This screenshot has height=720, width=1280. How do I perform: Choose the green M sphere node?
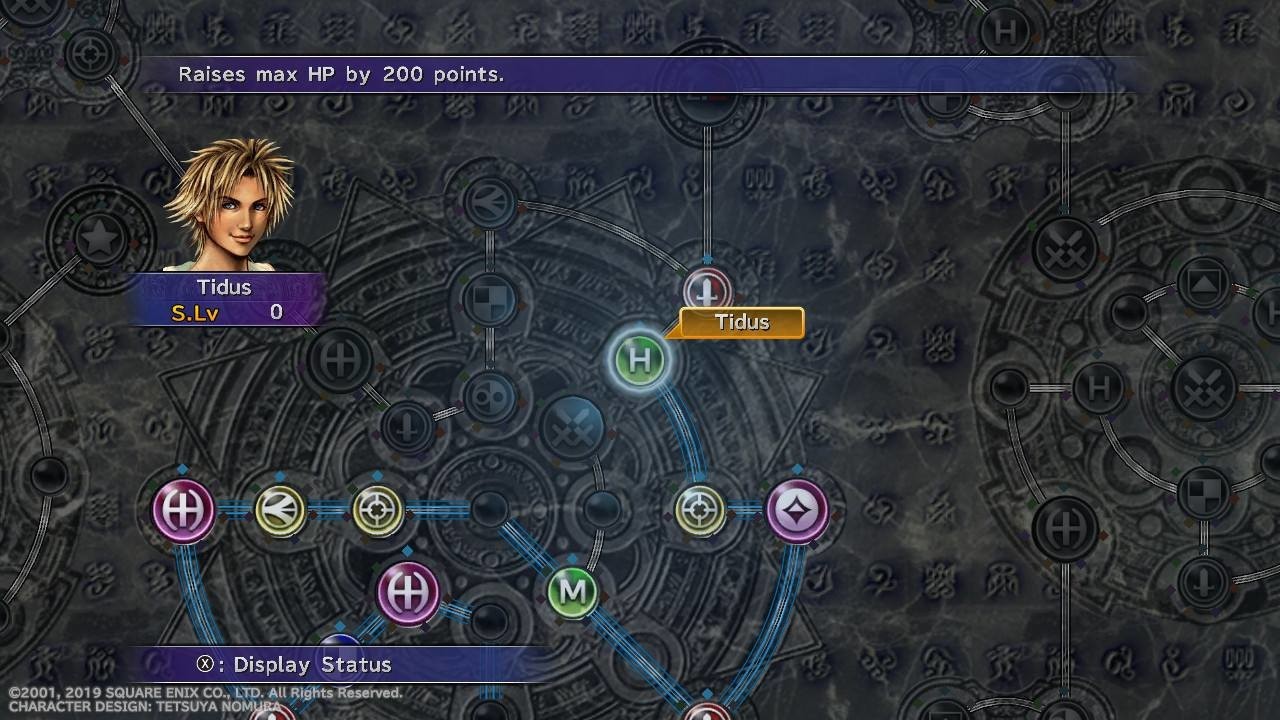tap(573, 592)
